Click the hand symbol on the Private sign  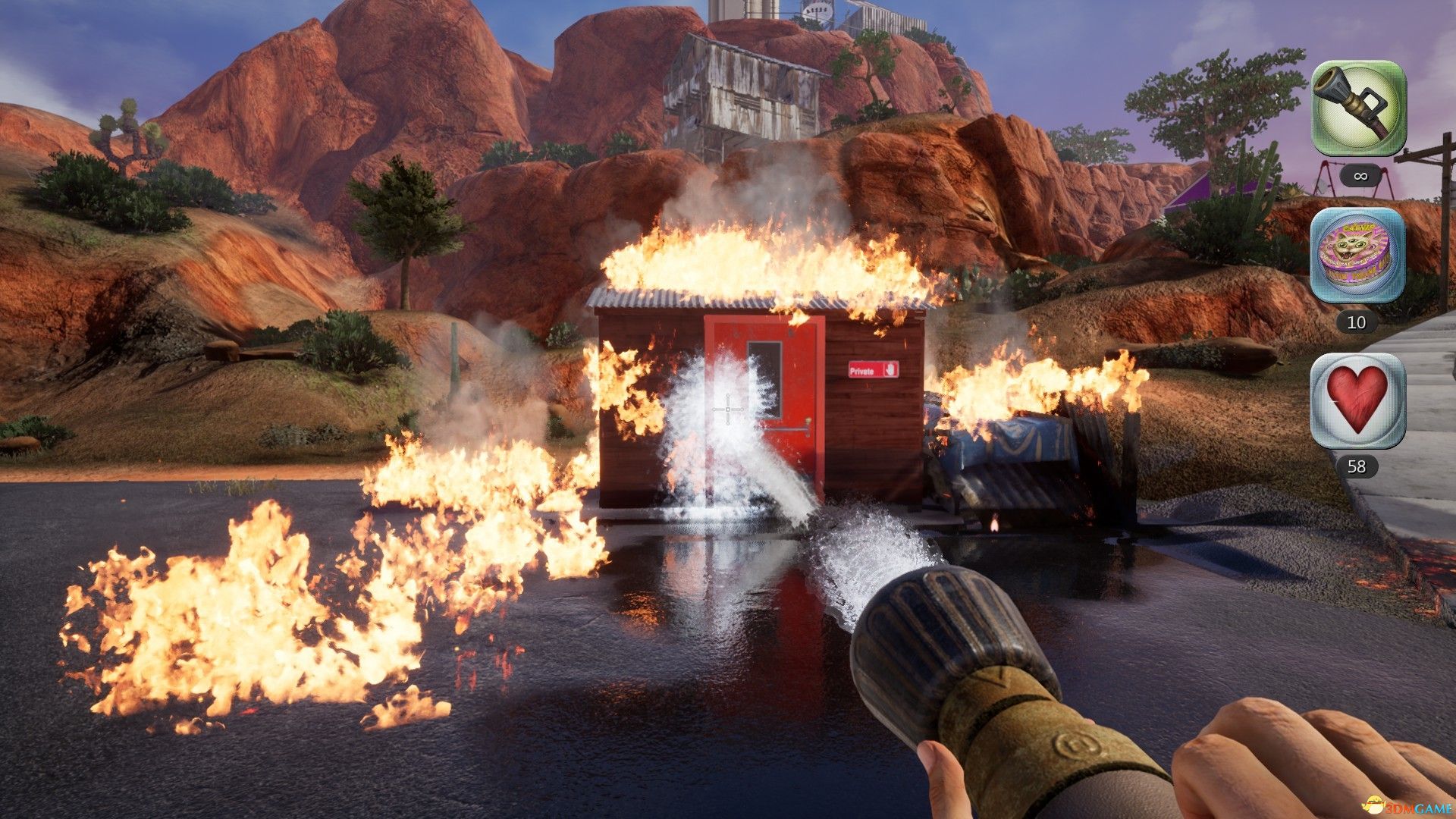tap(890, 370)
